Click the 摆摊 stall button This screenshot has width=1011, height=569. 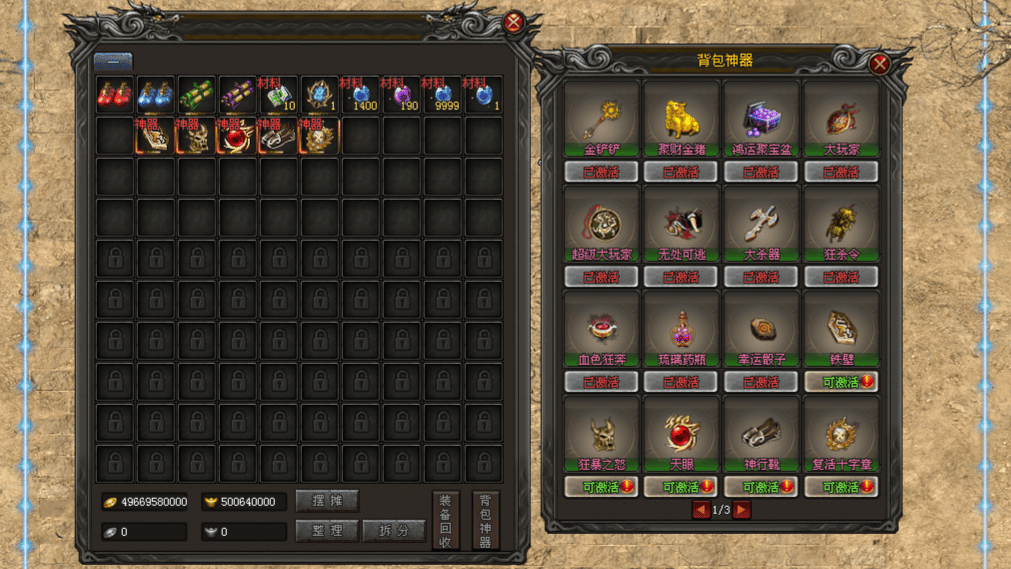pyautogui.click(x=327, y=501)
